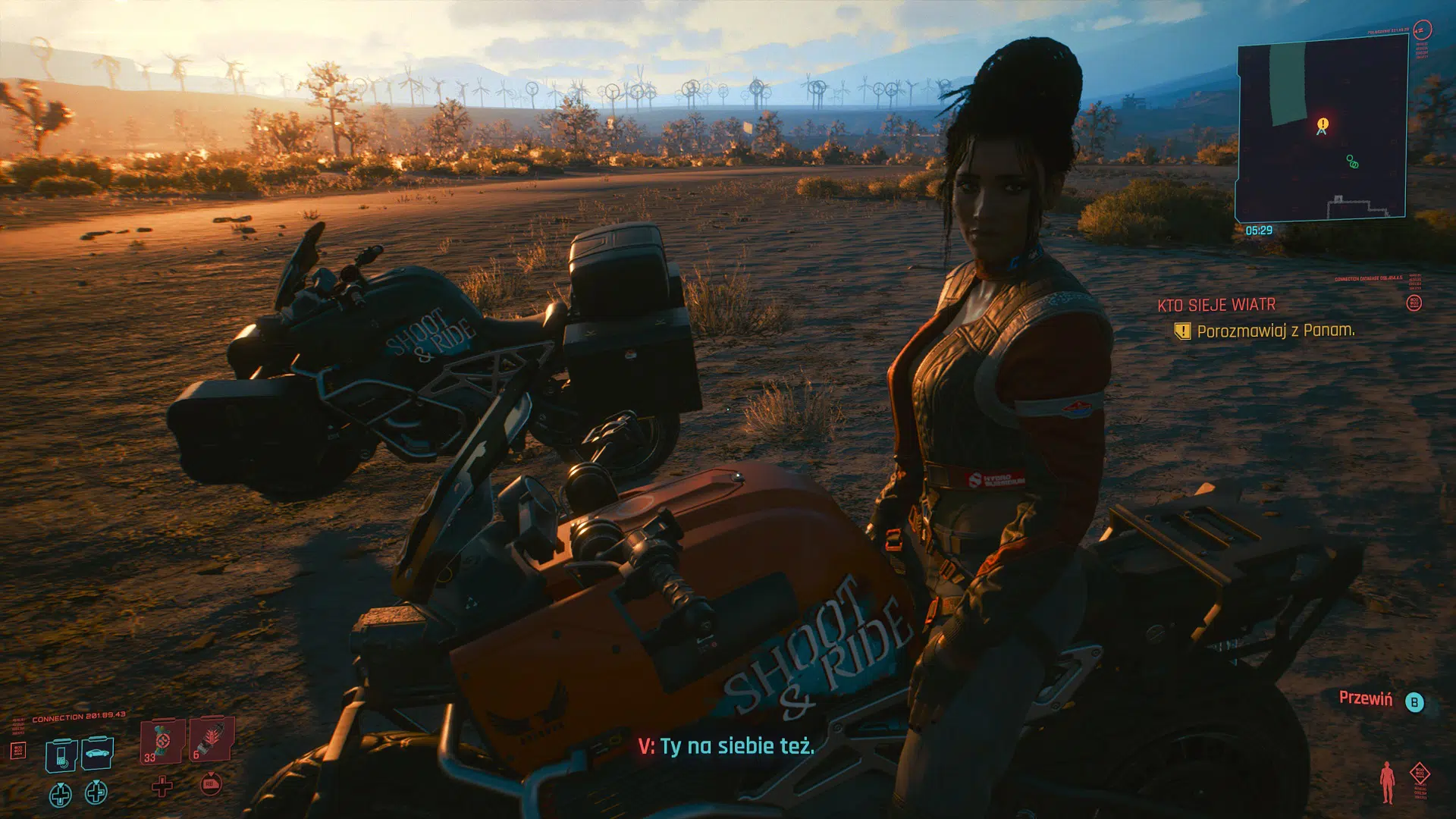This screenshot has height=819, width=1456.
Task: Click the left blue cross quick-slot icon
Action: point(60,795)
